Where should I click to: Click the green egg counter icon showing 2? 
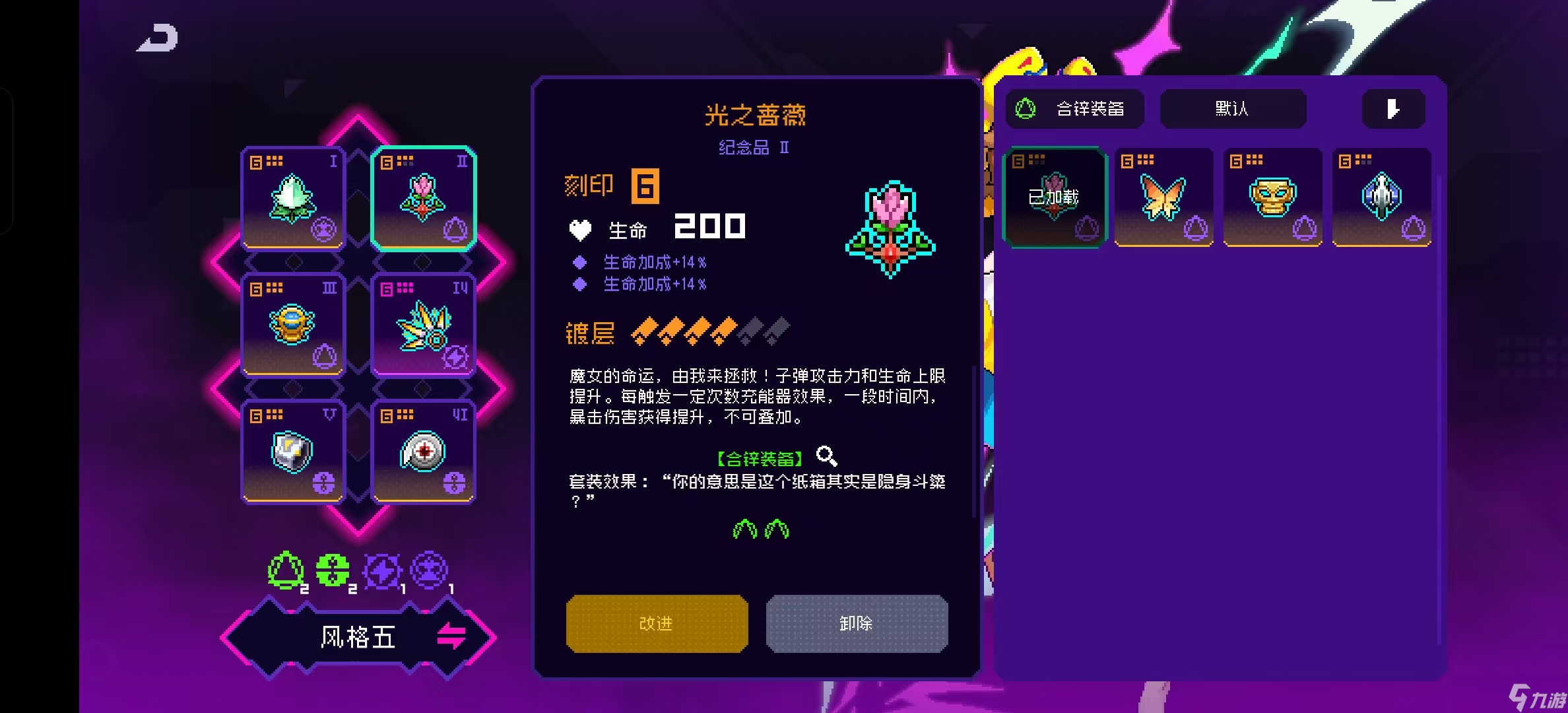(286, 568)
